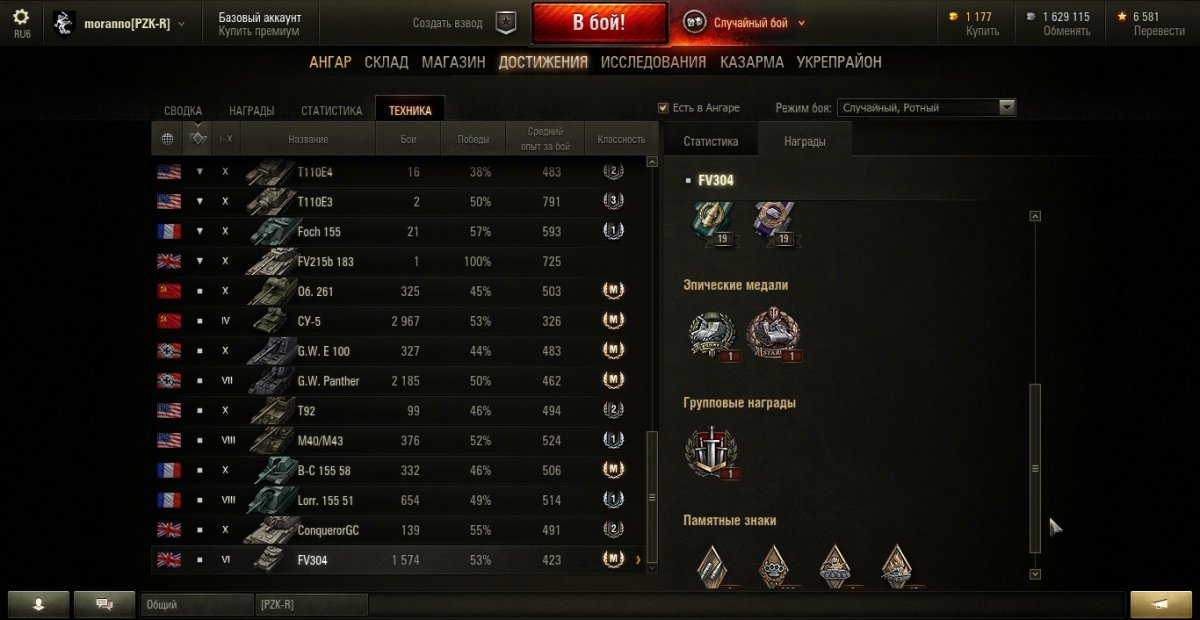Return to the АНГАР garage
This screenshot has height=620, width=1200.
coord(330,62)
